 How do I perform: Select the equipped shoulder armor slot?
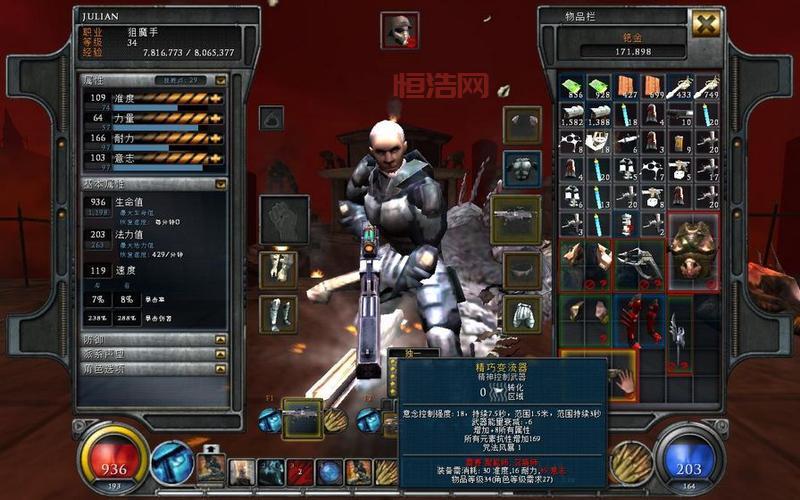pyautogui.click(x=522, y=124)
